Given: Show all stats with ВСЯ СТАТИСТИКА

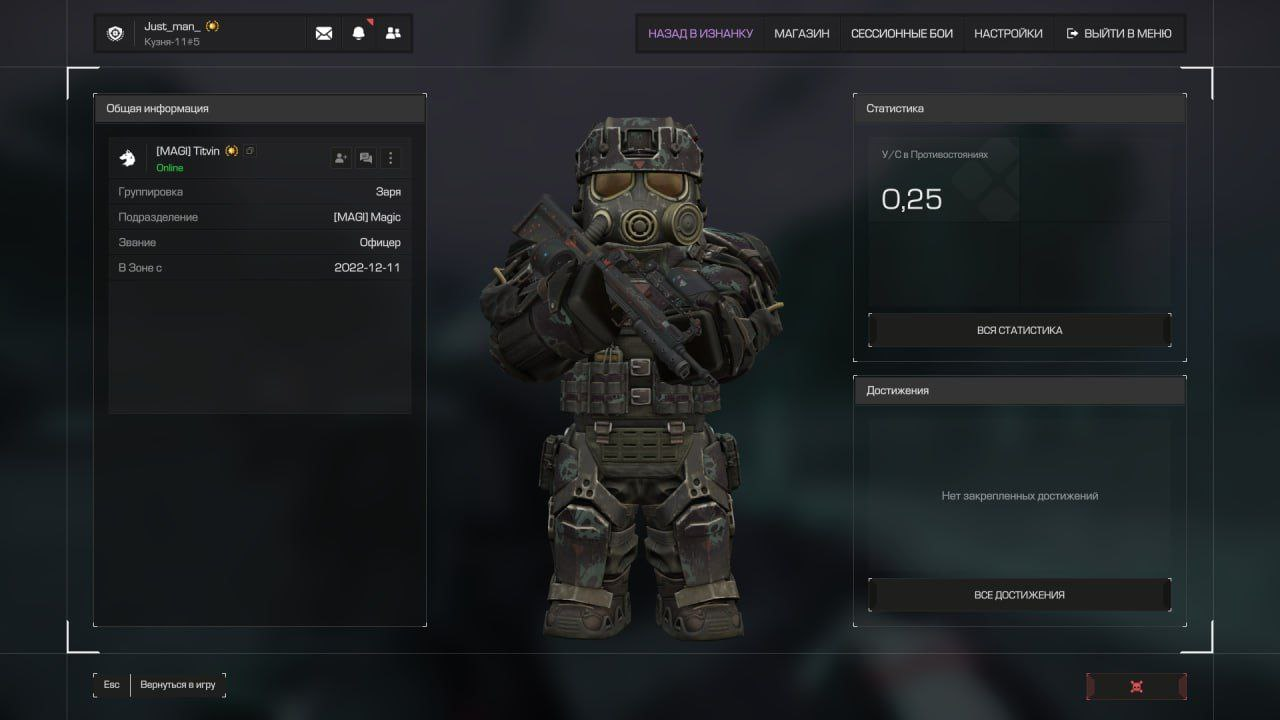Looking at the screenshot, I should [x=1019, y=330].
